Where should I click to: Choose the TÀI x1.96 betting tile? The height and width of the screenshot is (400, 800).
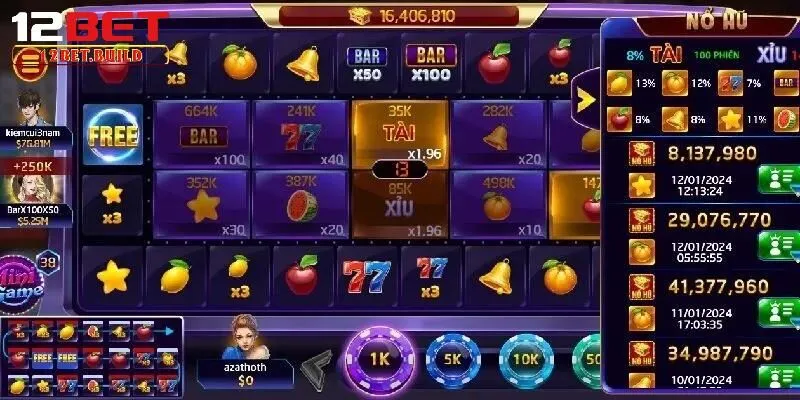pos(400,132)
